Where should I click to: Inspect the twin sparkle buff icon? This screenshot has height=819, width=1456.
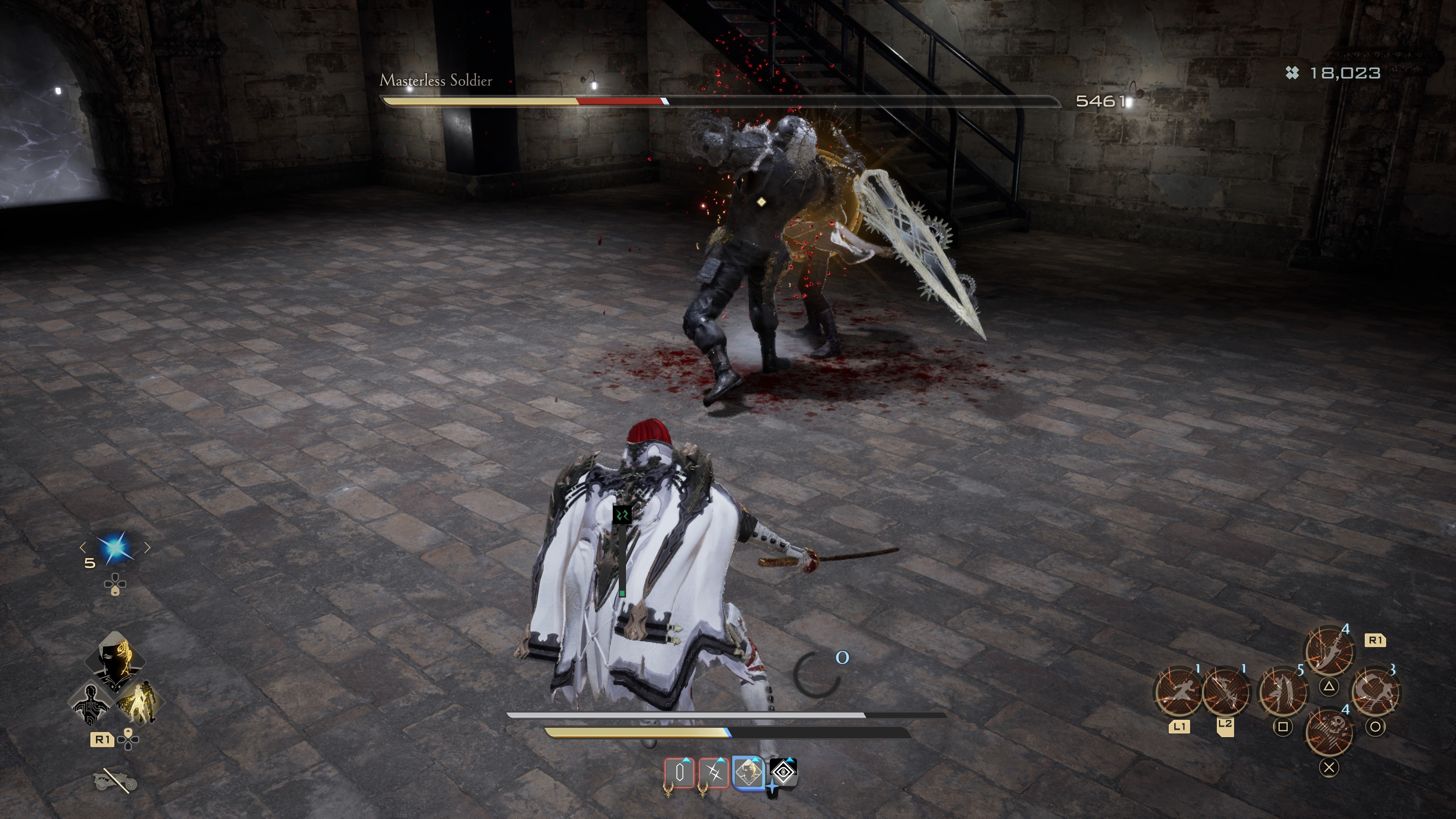714,772
